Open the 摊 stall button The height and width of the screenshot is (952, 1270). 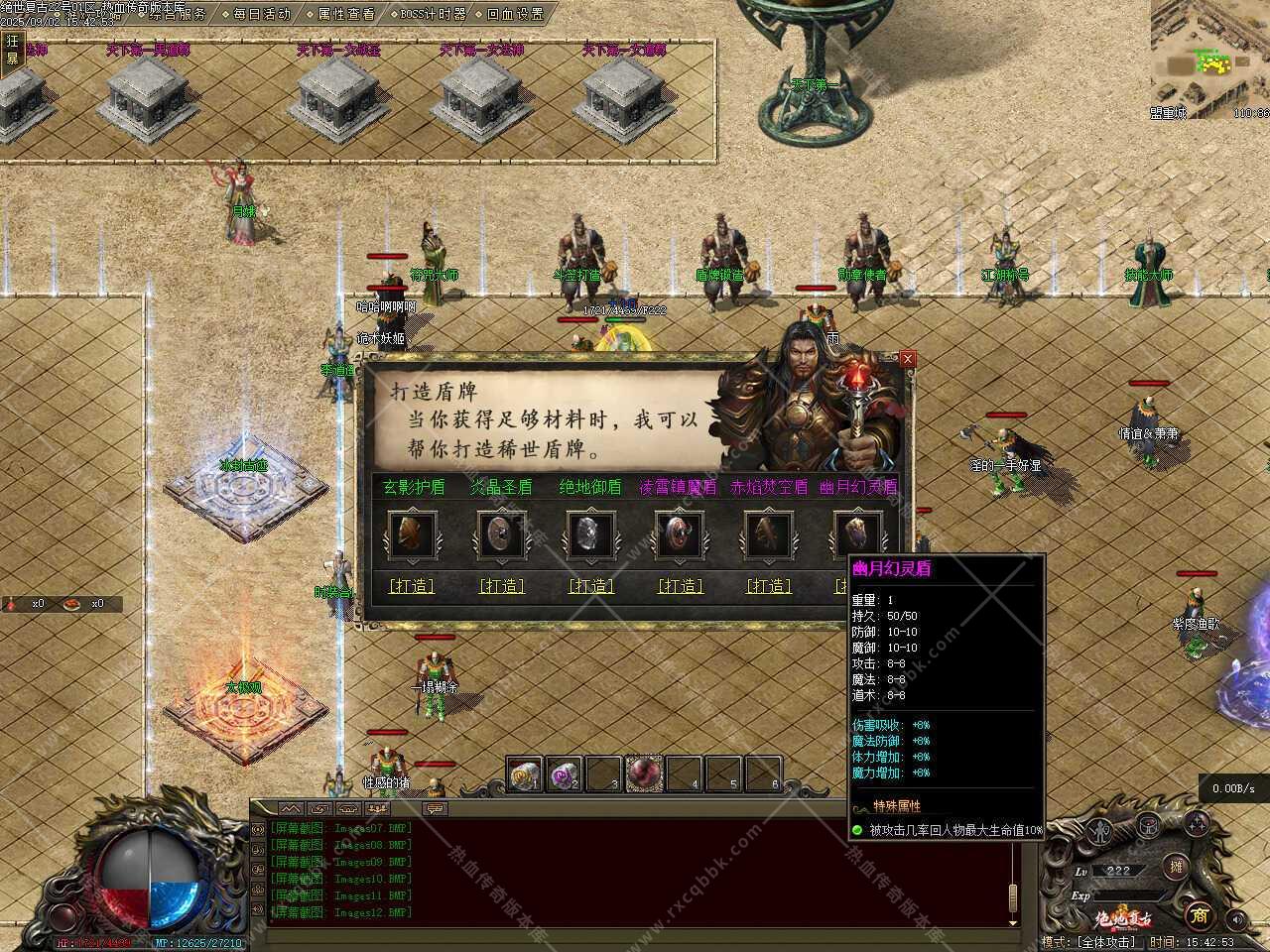tap(1177, 867)
